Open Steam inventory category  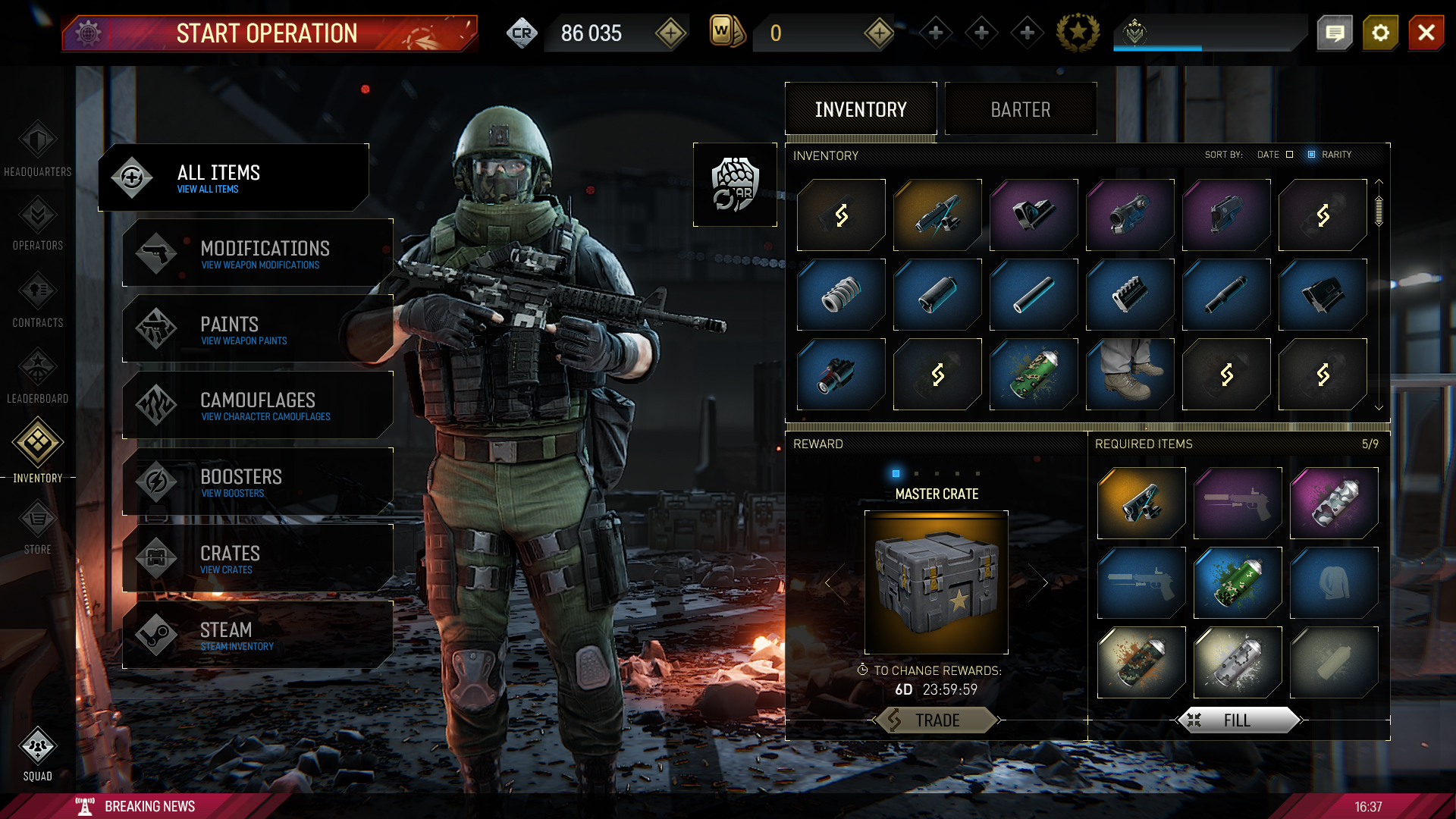click(x=258, y=635)
